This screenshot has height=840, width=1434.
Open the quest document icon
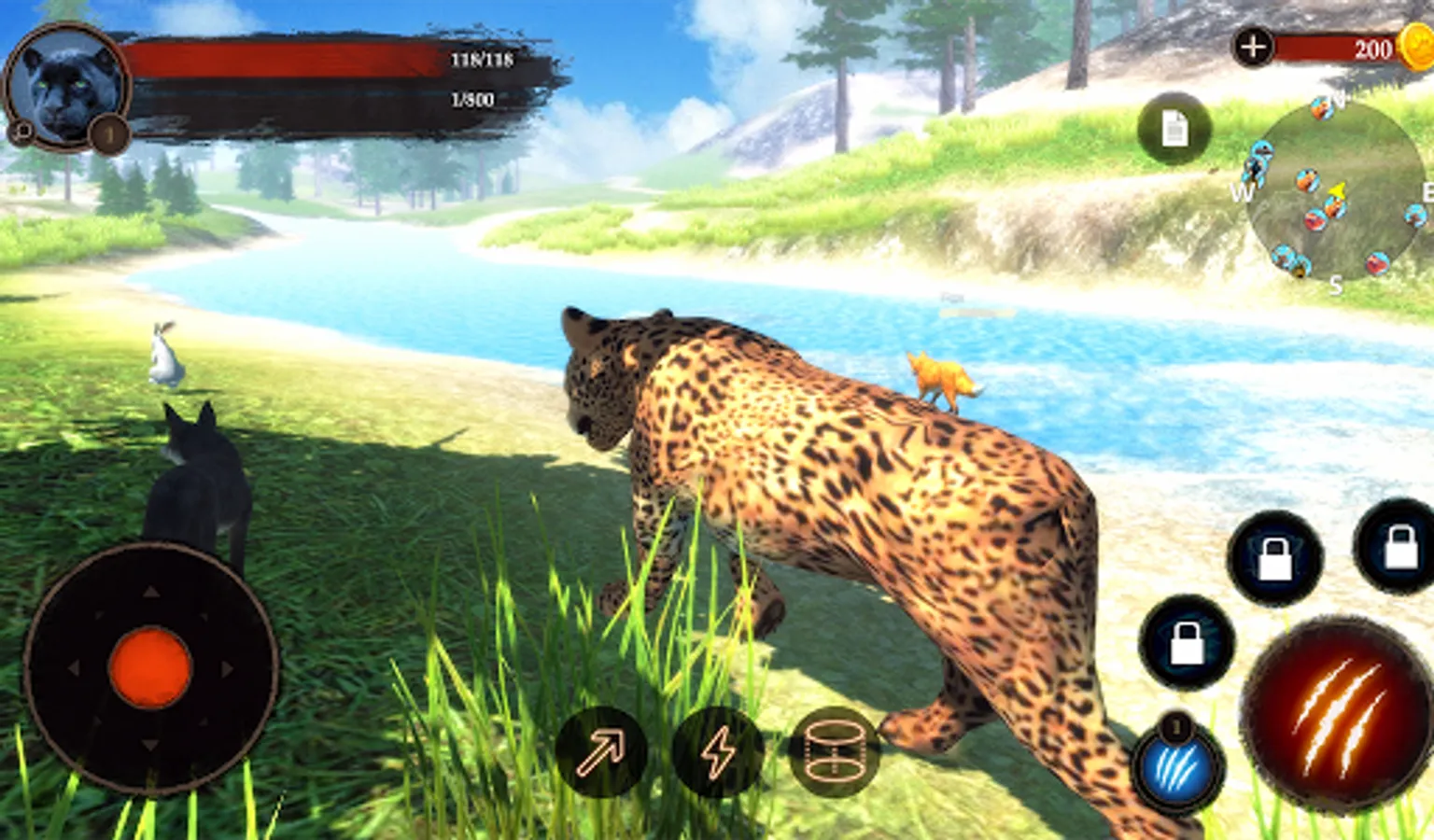coord(1174,130)
